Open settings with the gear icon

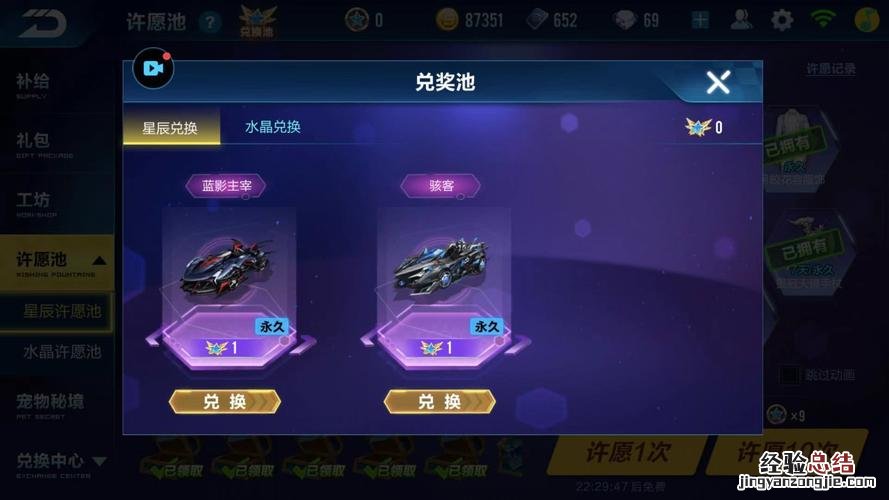tap(782, 19)
